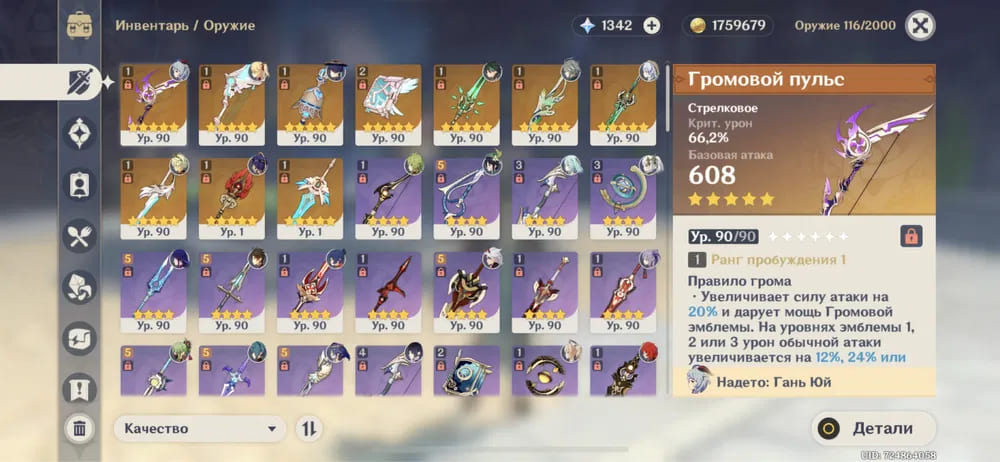Screen dimensions: 1000x462
Task: Open the trash bin to destroy weapons
Action: (80, 429)
